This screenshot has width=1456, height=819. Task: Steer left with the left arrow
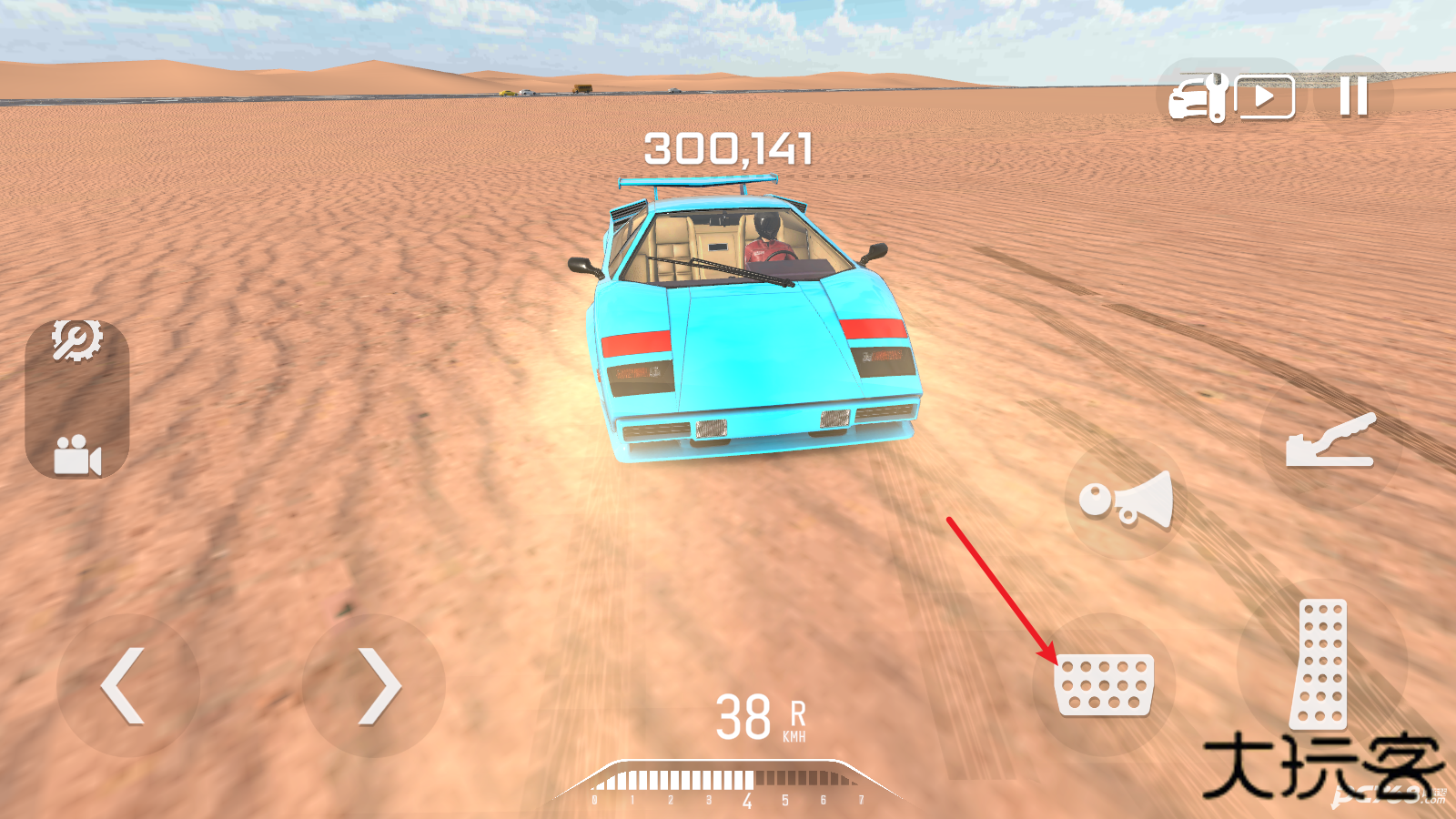[126, 685]
